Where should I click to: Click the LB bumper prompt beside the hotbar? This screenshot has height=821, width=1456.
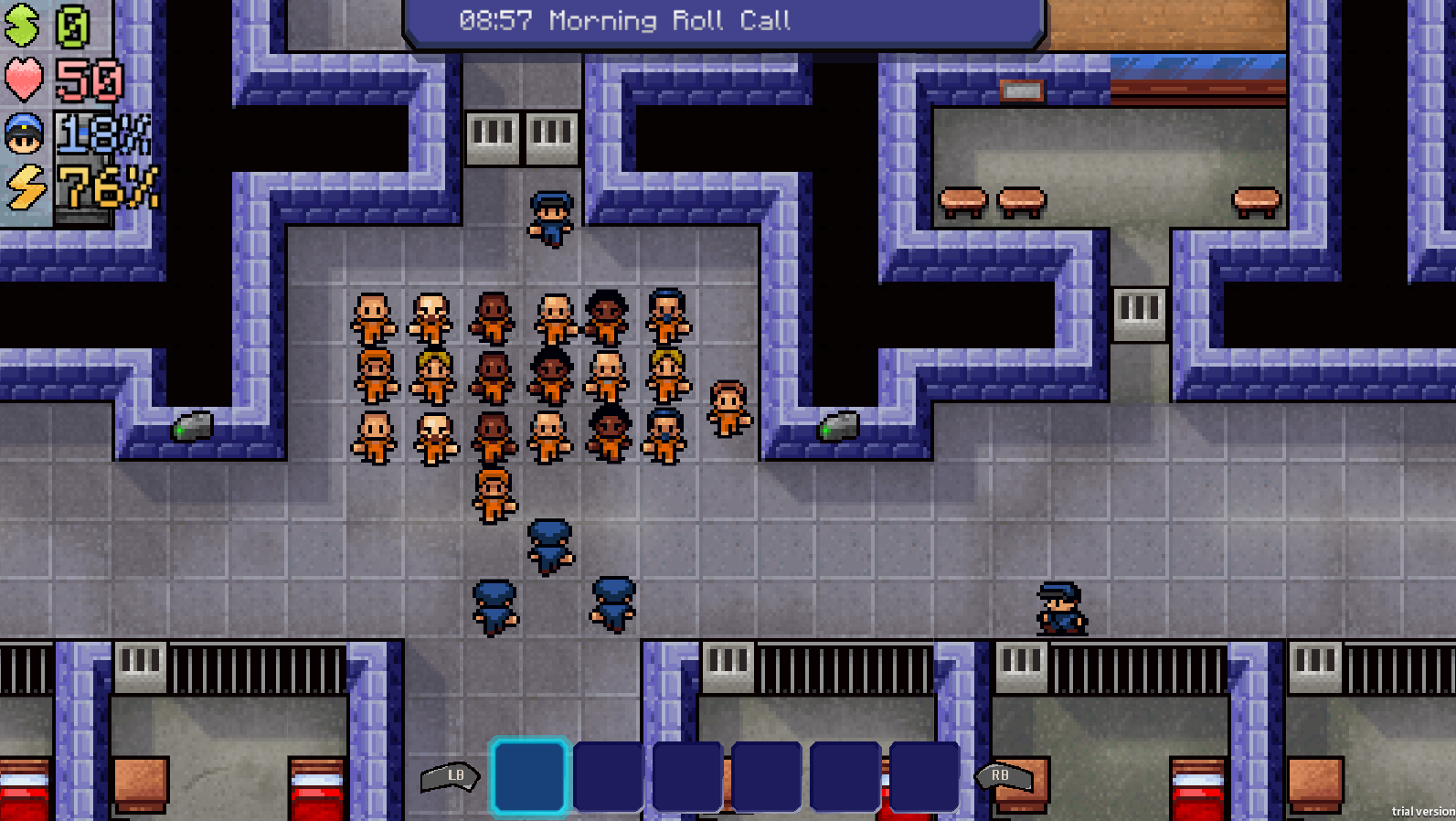pos(454,775)
